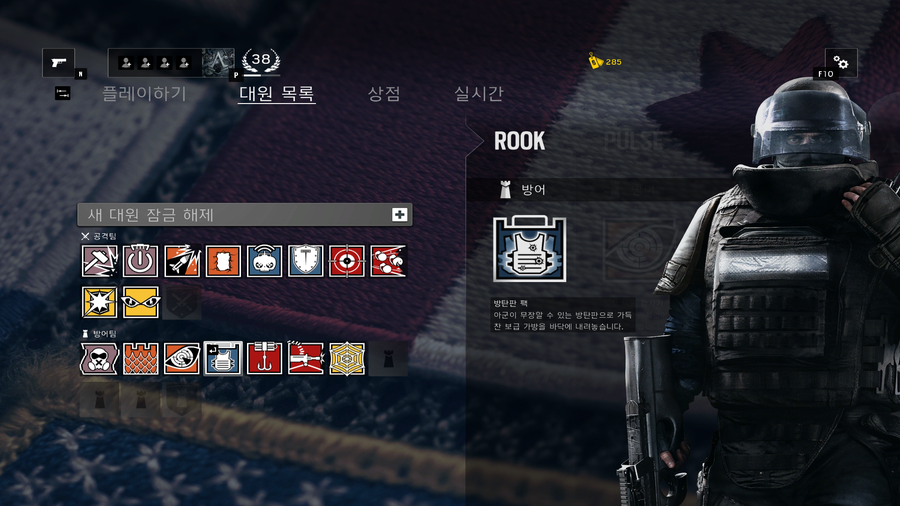
Task: Select Sledge's hammer operator icon
Action: [x=100, y=261]
